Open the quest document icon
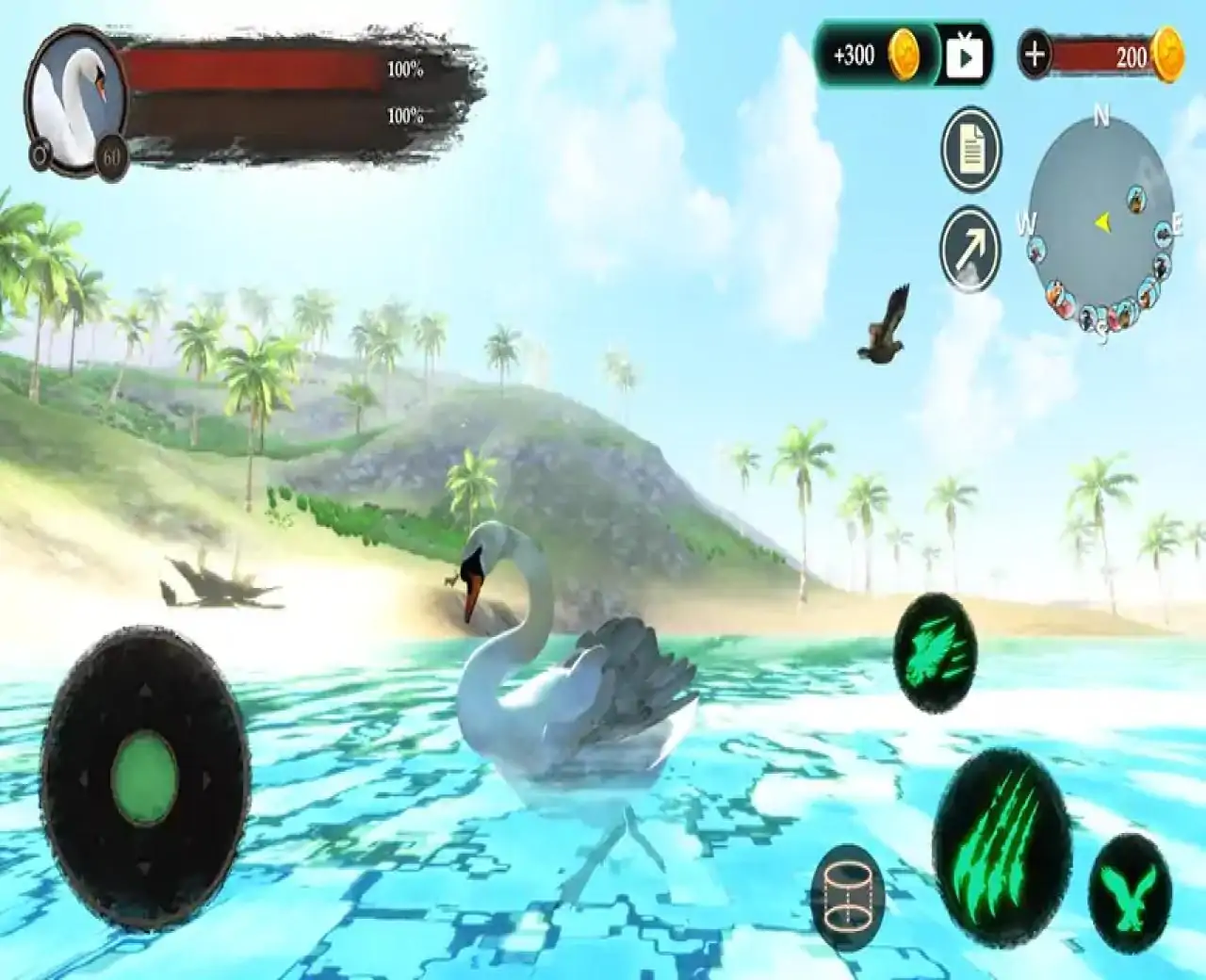The width and height of the screenshot is (1206, 980). (970, 150)
